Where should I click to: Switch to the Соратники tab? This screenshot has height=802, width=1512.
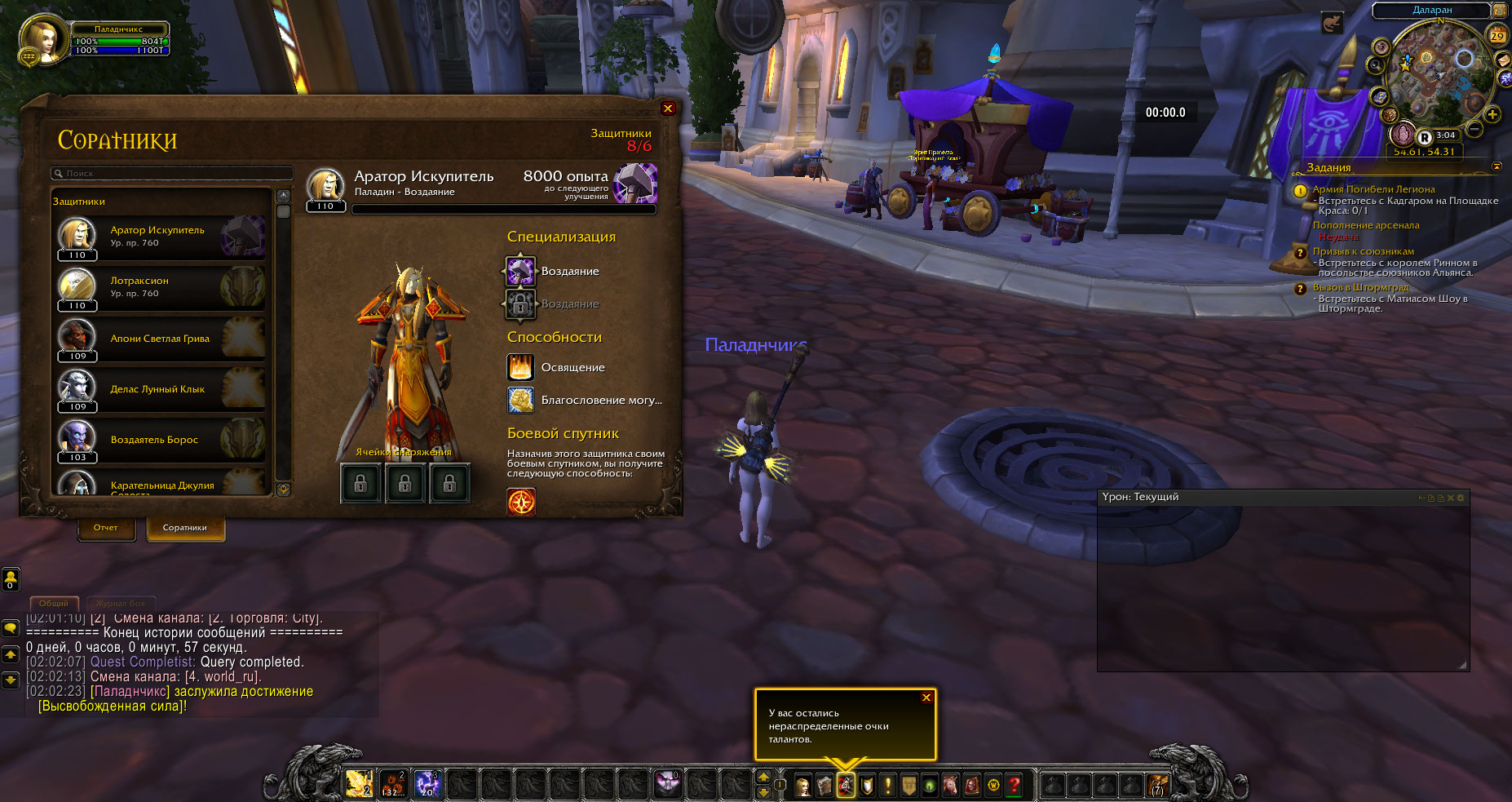[185, 528]
